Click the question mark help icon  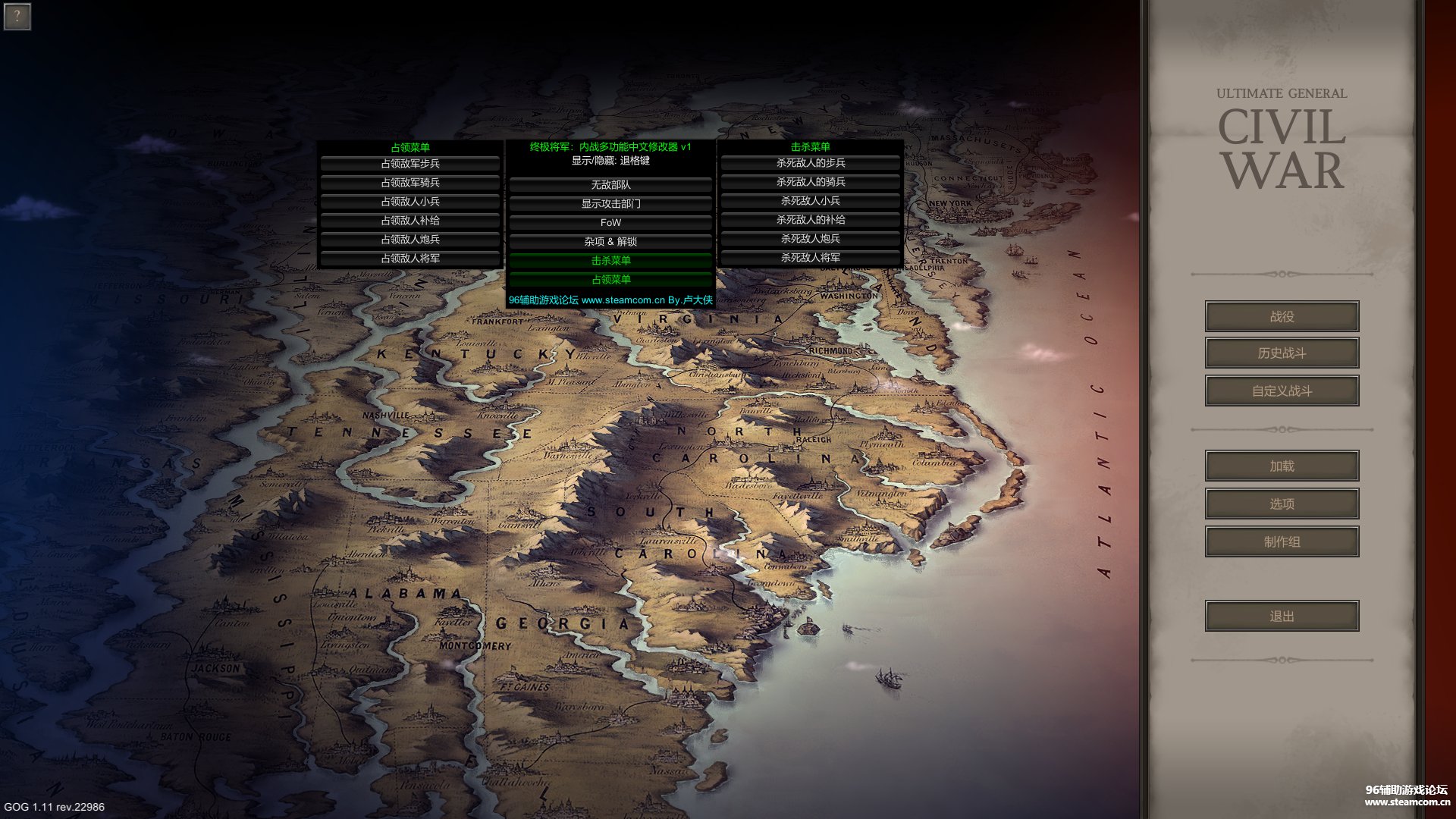tap(17, 16)
